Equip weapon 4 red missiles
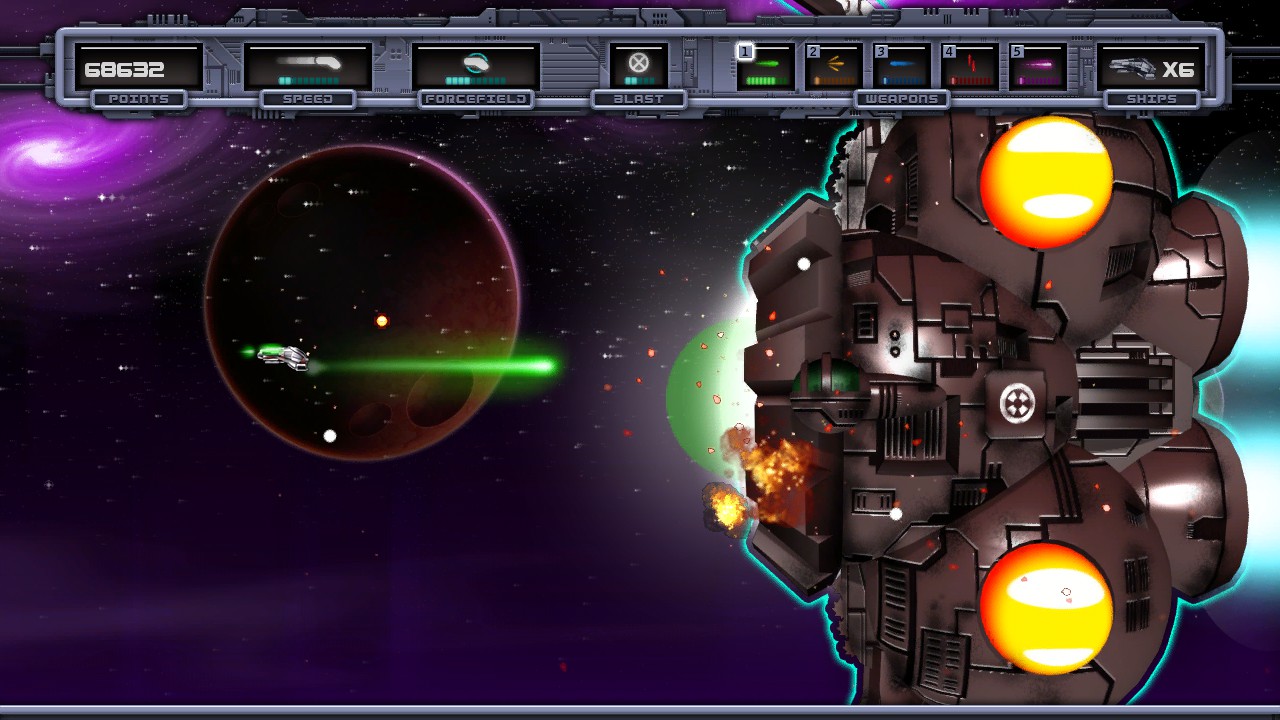Viewport: 1280px width, 720px height. click(x=969, y=67)
